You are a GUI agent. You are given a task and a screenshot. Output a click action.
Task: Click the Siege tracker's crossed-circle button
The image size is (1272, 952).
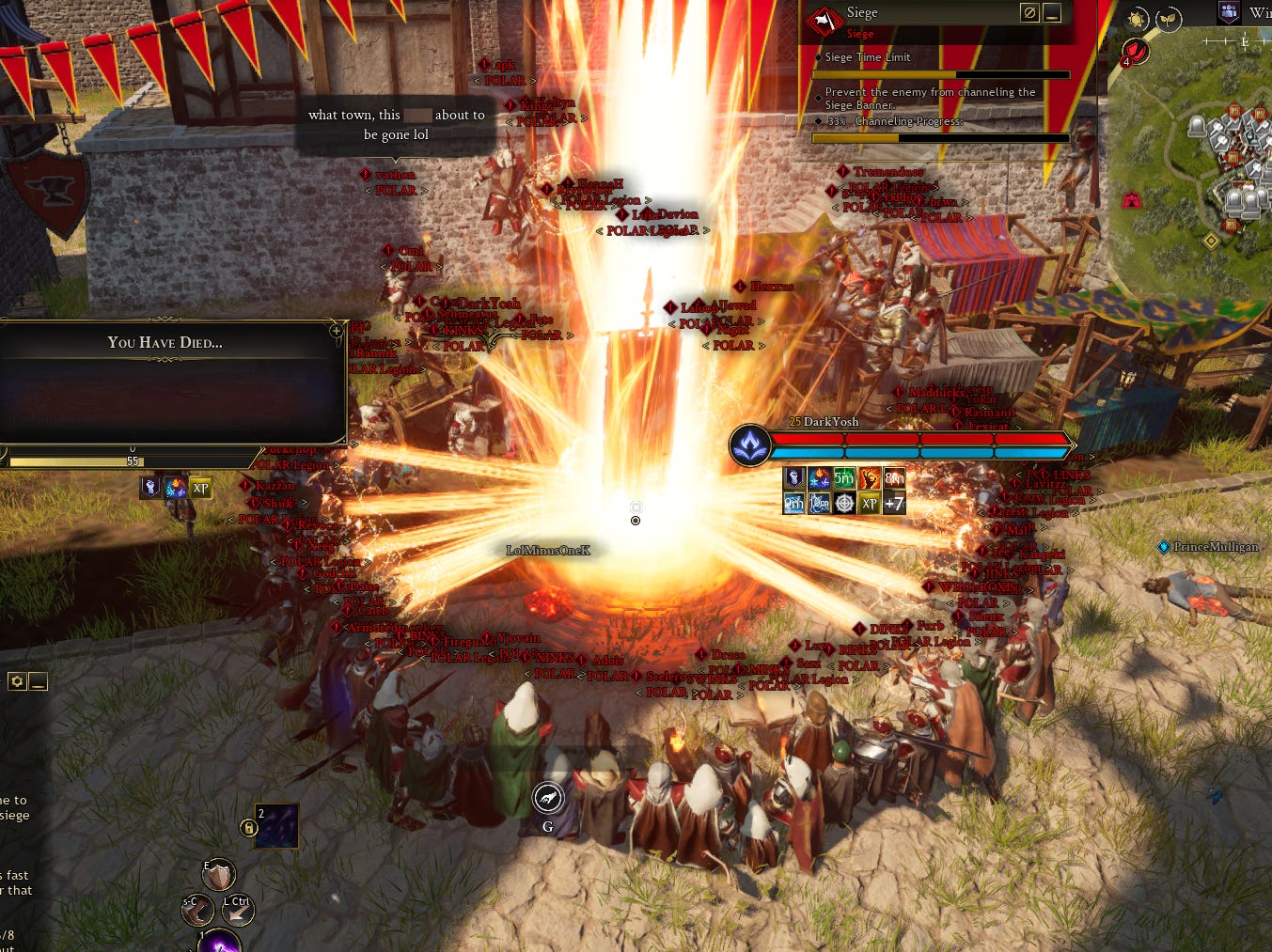coord(1029,13)
